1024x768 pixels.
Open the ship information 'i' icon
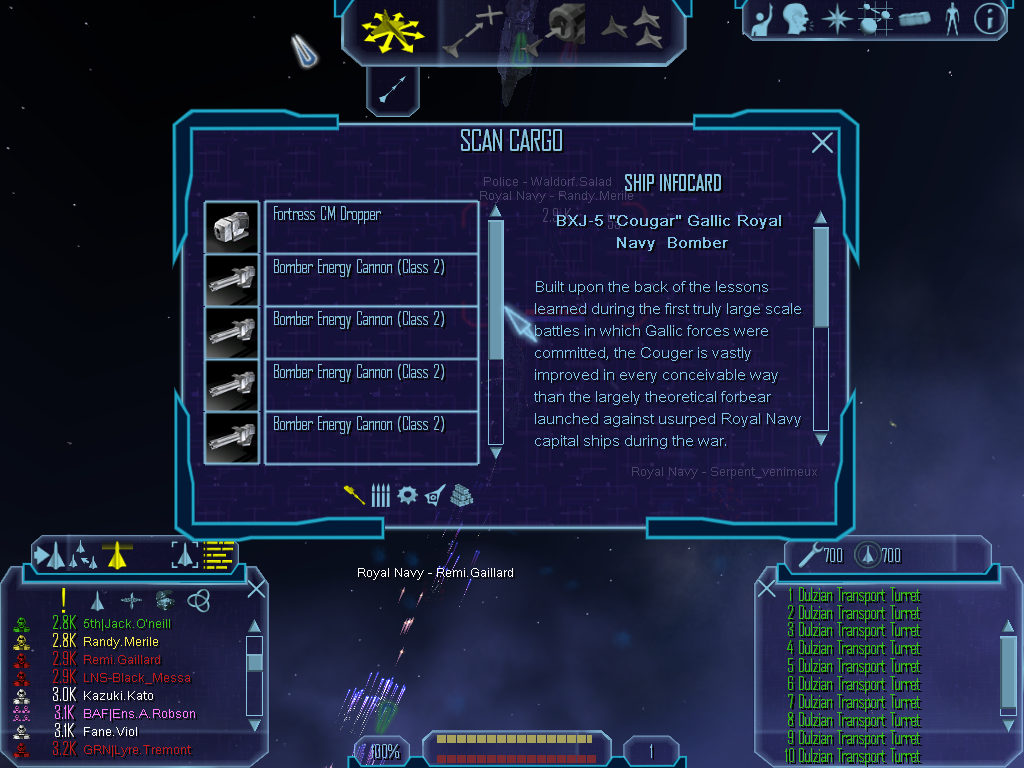[988, 19]
